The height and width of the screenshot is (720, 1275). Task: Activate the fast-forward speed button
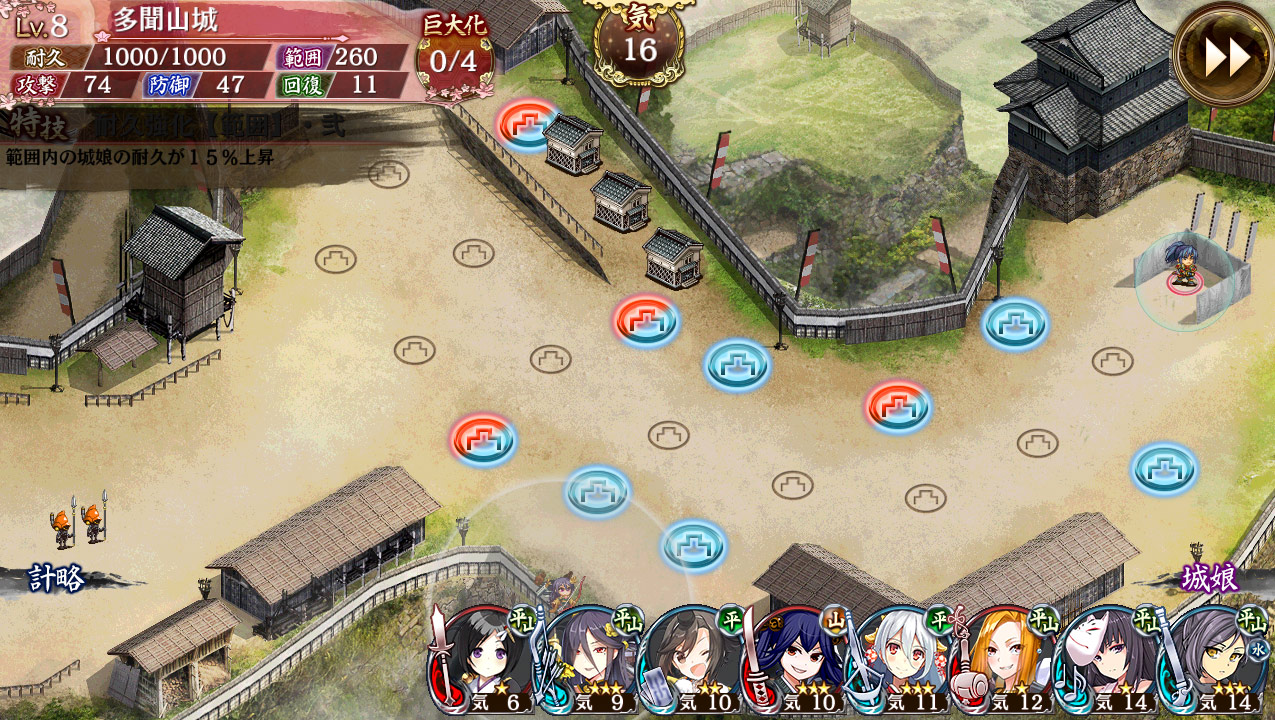[x=1223, y=55]
